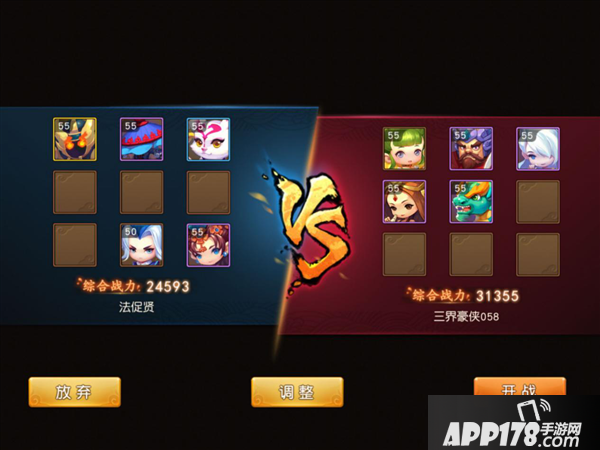Start the battle with 开战 button

[519, 386]
